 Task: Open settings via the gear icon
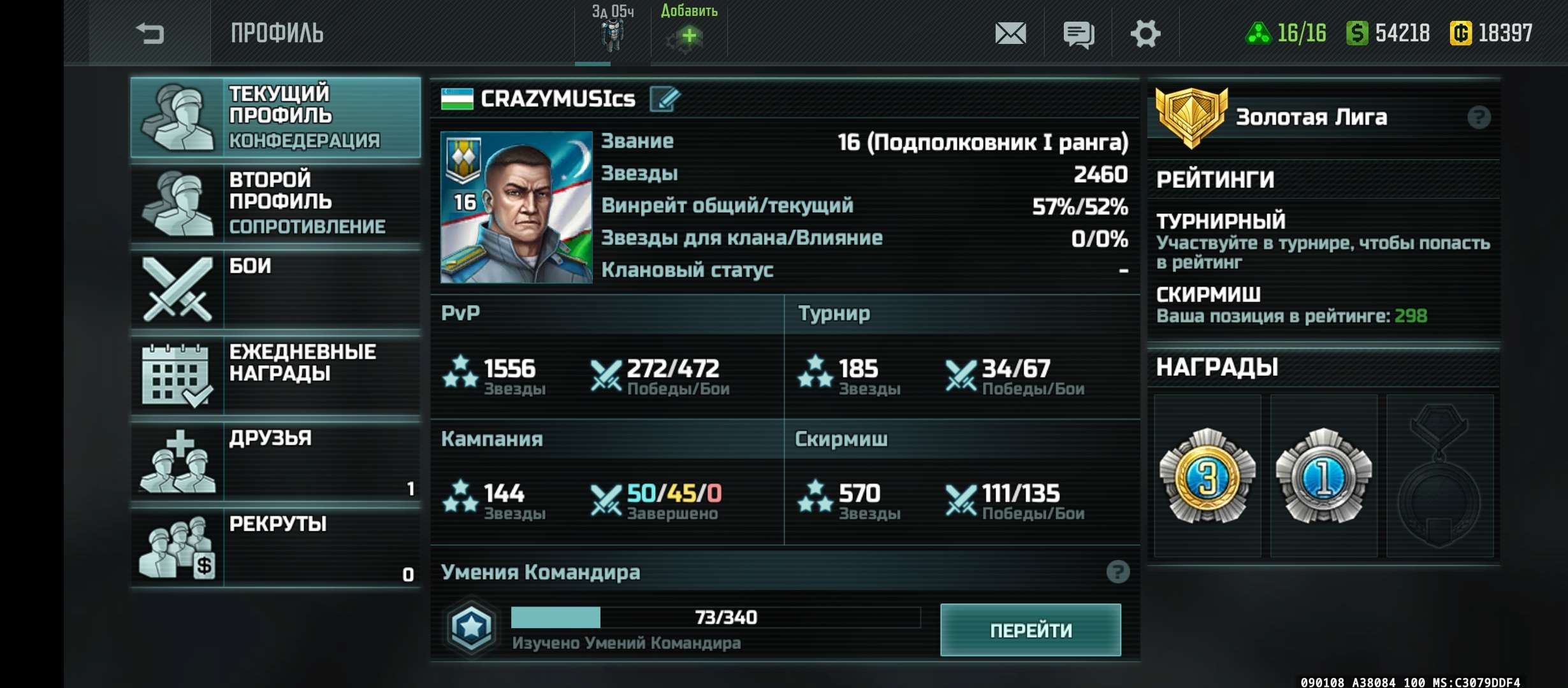click(x=1145, y=33)
